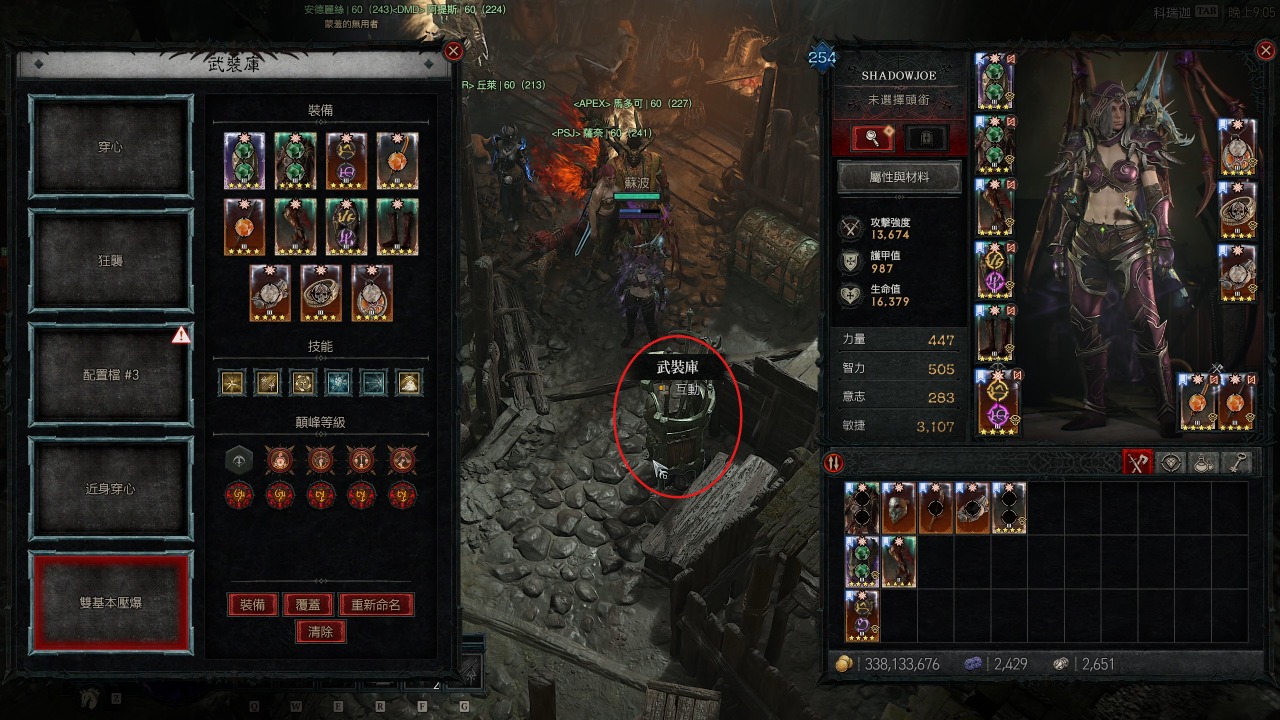Switch to the wardrobe view tab
Image resolution: width=1280 pixels, height=720 pixels.
point(926,137)
